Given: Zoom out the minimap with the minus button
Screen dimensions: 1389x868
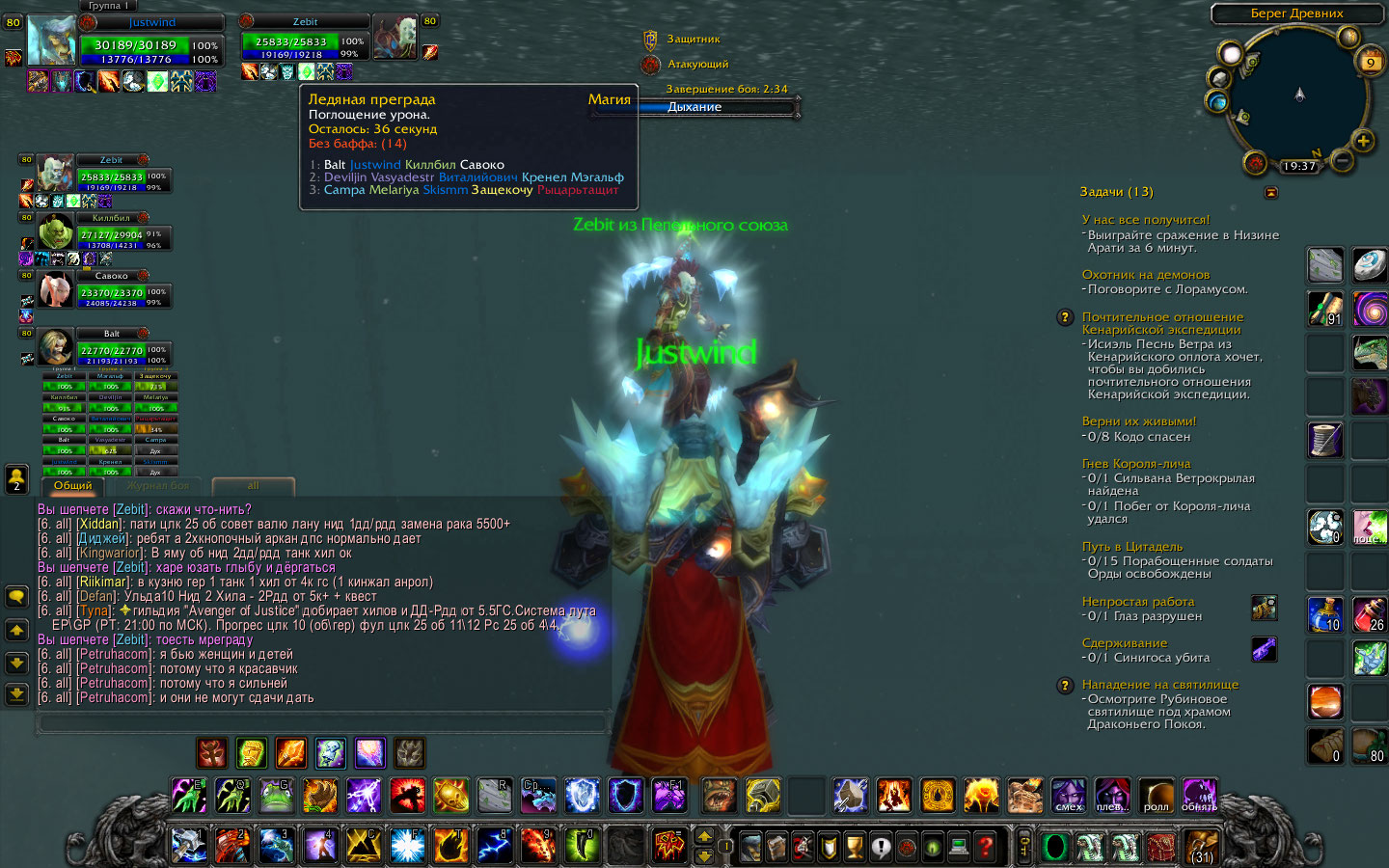Looking at the screenshot, I should pos(1341,161).
